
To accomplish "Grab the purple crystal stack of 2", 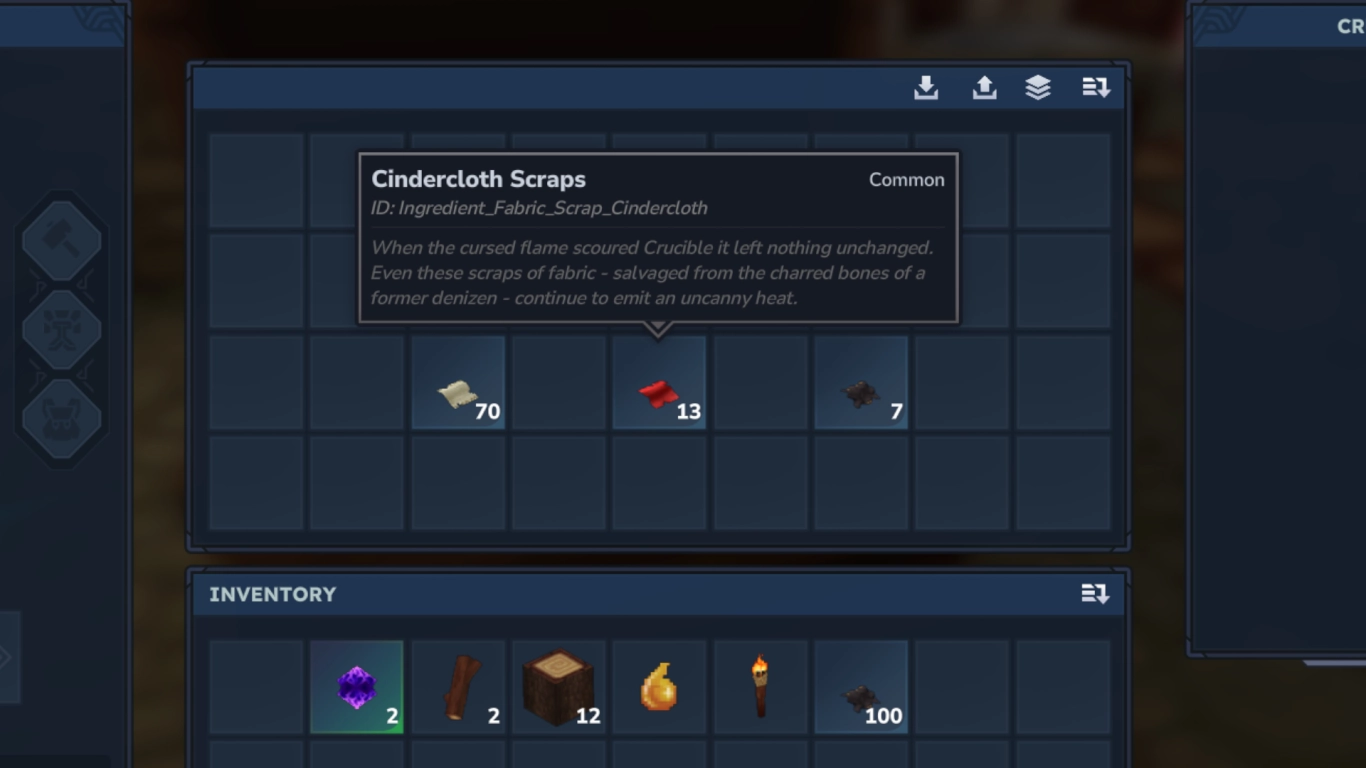I will coord(356,687).
